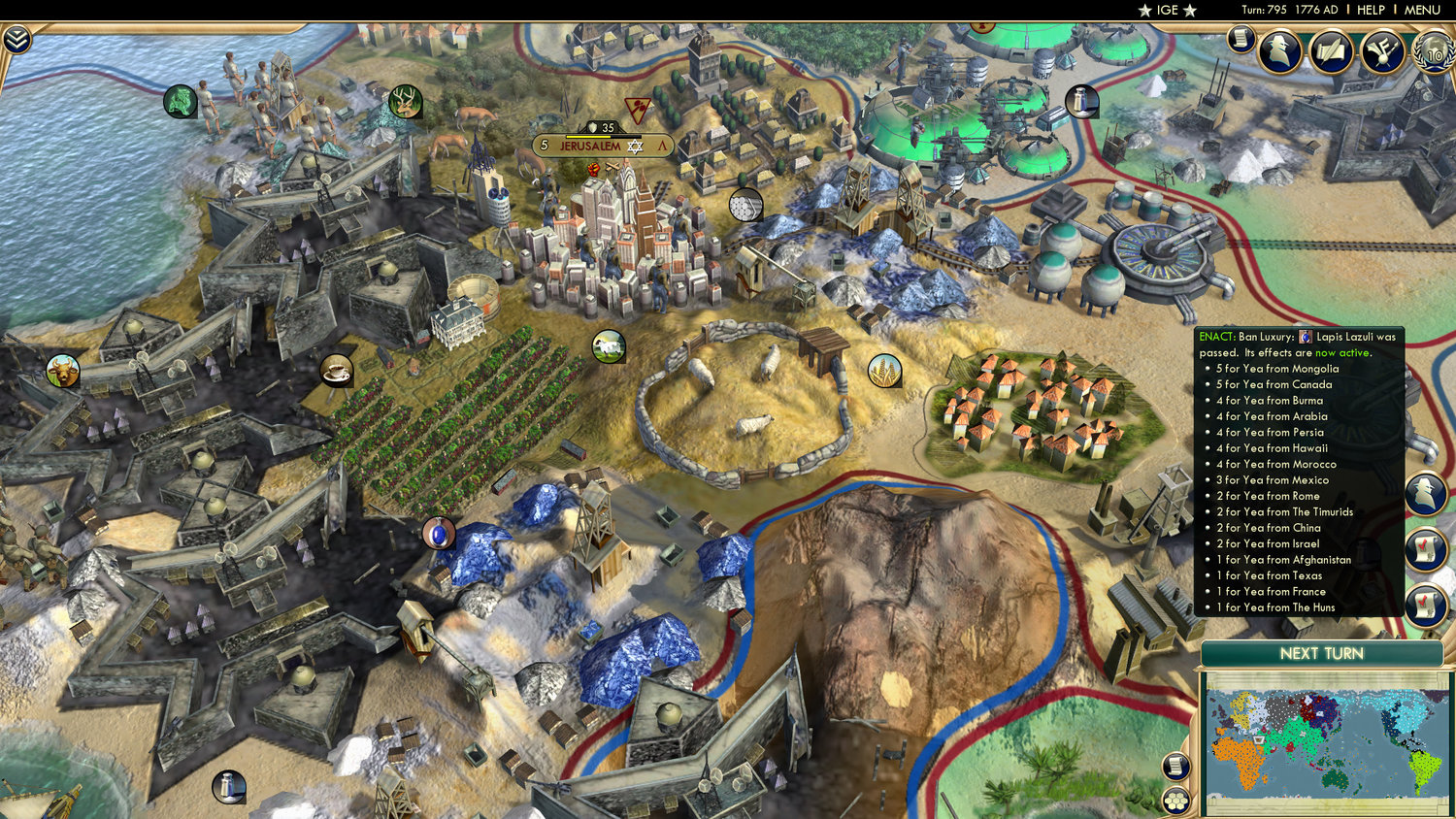
Task: Open the IGE editor from the top bar
Action: coord(1166,10)
